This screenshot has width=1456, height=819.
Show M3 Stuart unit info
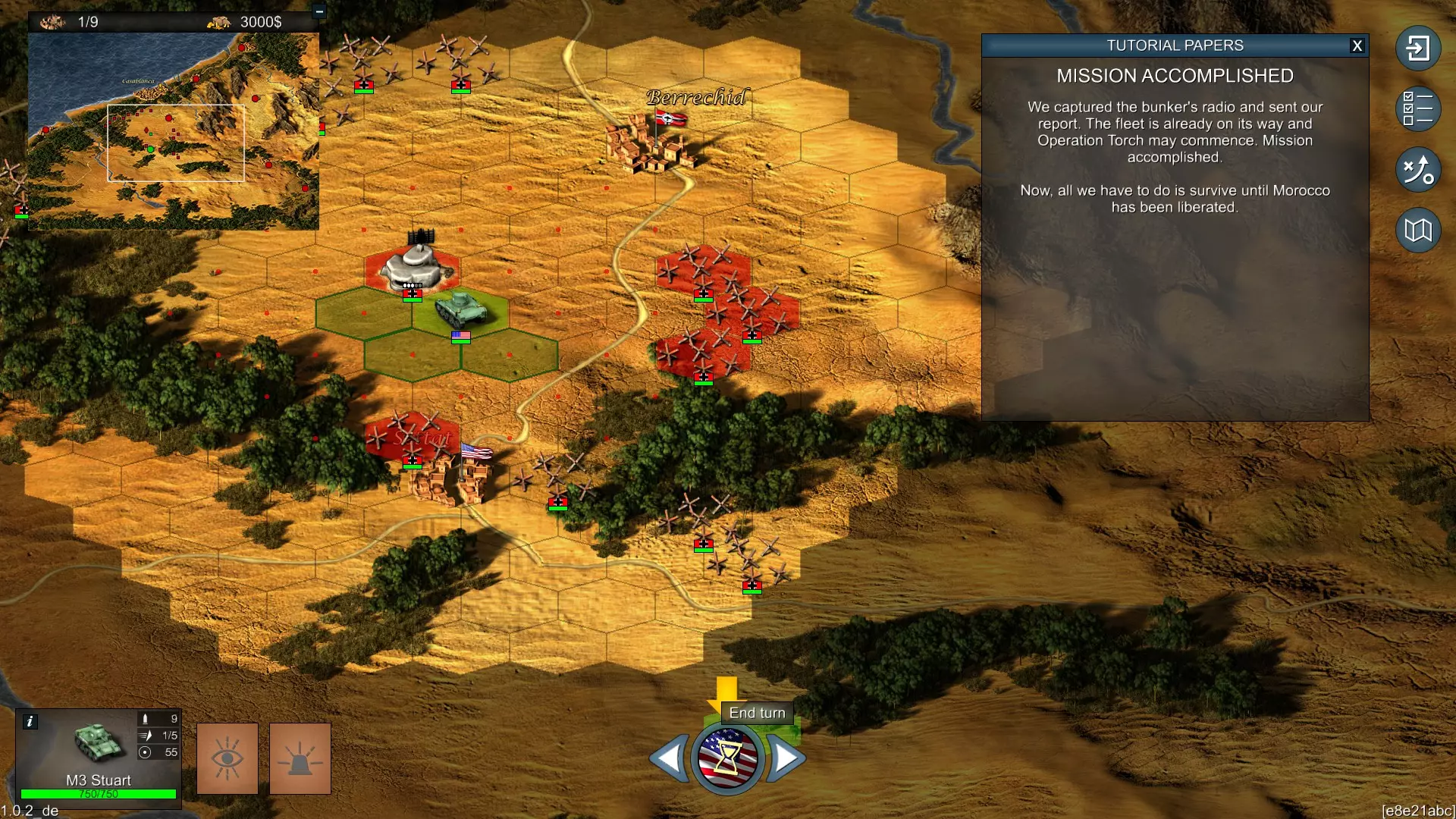tap(30, 721)
